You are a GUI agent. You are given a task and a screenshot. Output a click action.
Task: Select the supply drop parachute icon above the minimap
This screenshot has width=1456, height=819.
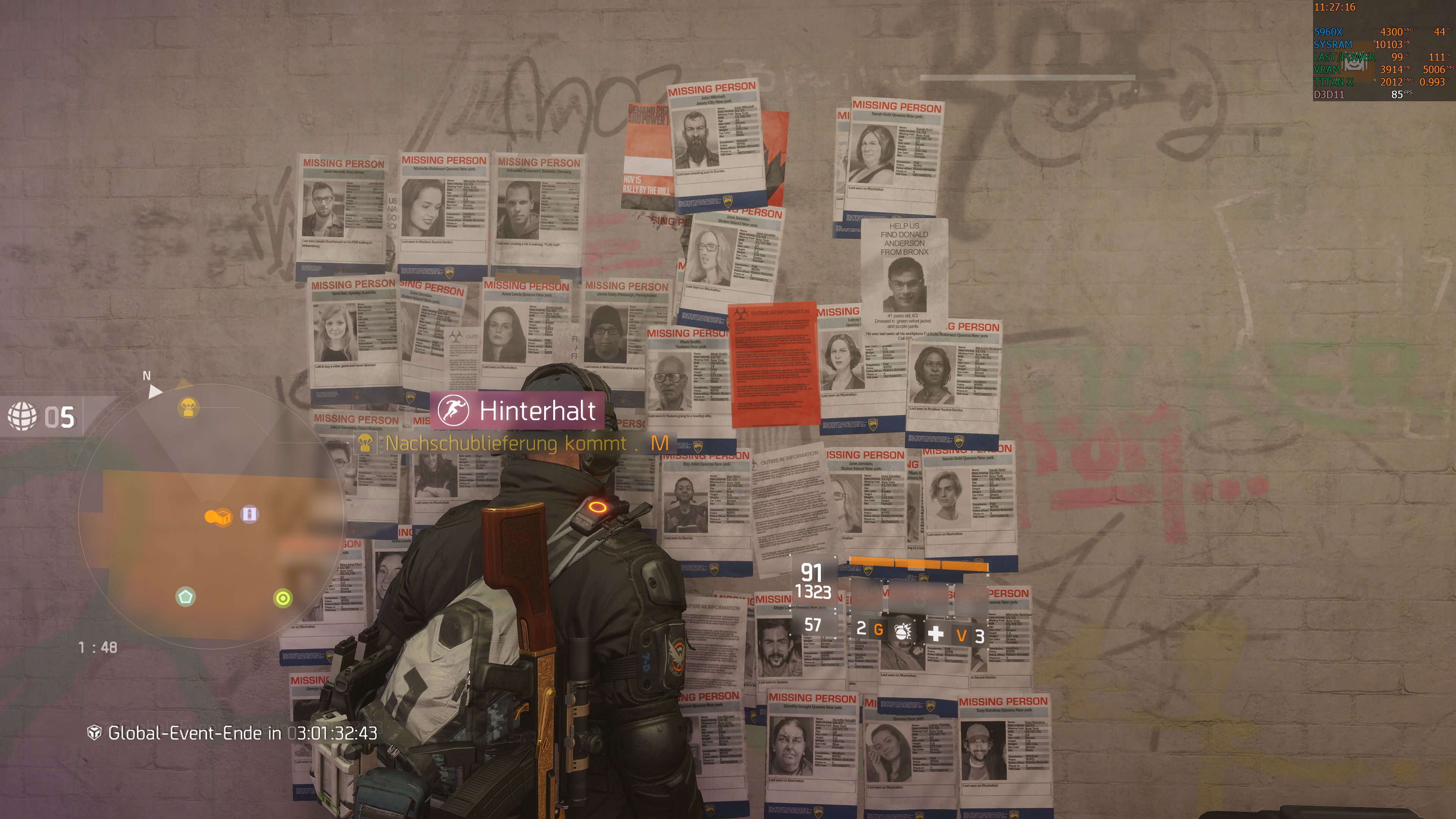click(x=189, y=408)
